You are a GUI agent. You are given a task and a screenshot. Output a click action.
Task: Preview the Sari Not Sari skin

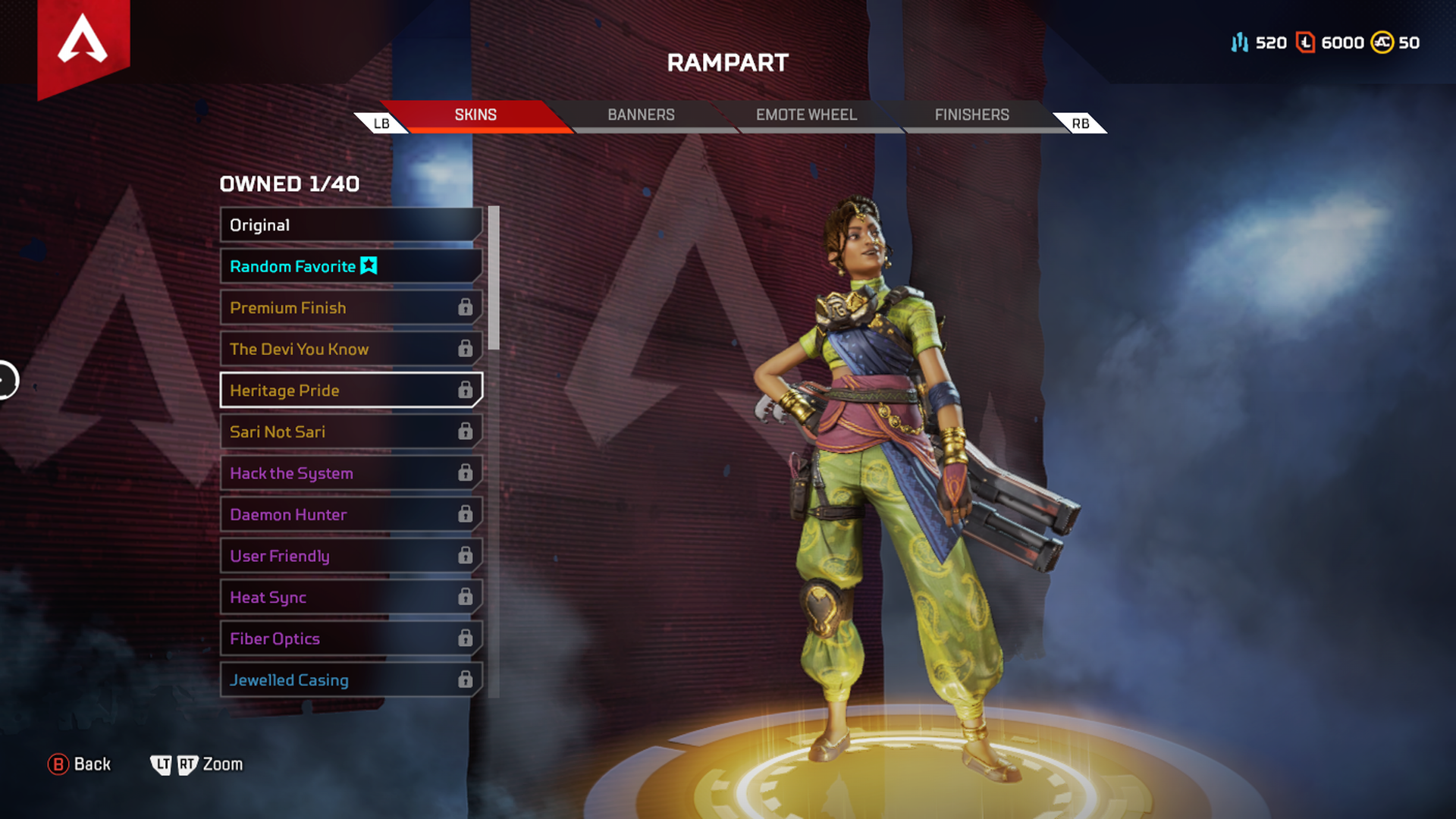(x=350, y=431)
